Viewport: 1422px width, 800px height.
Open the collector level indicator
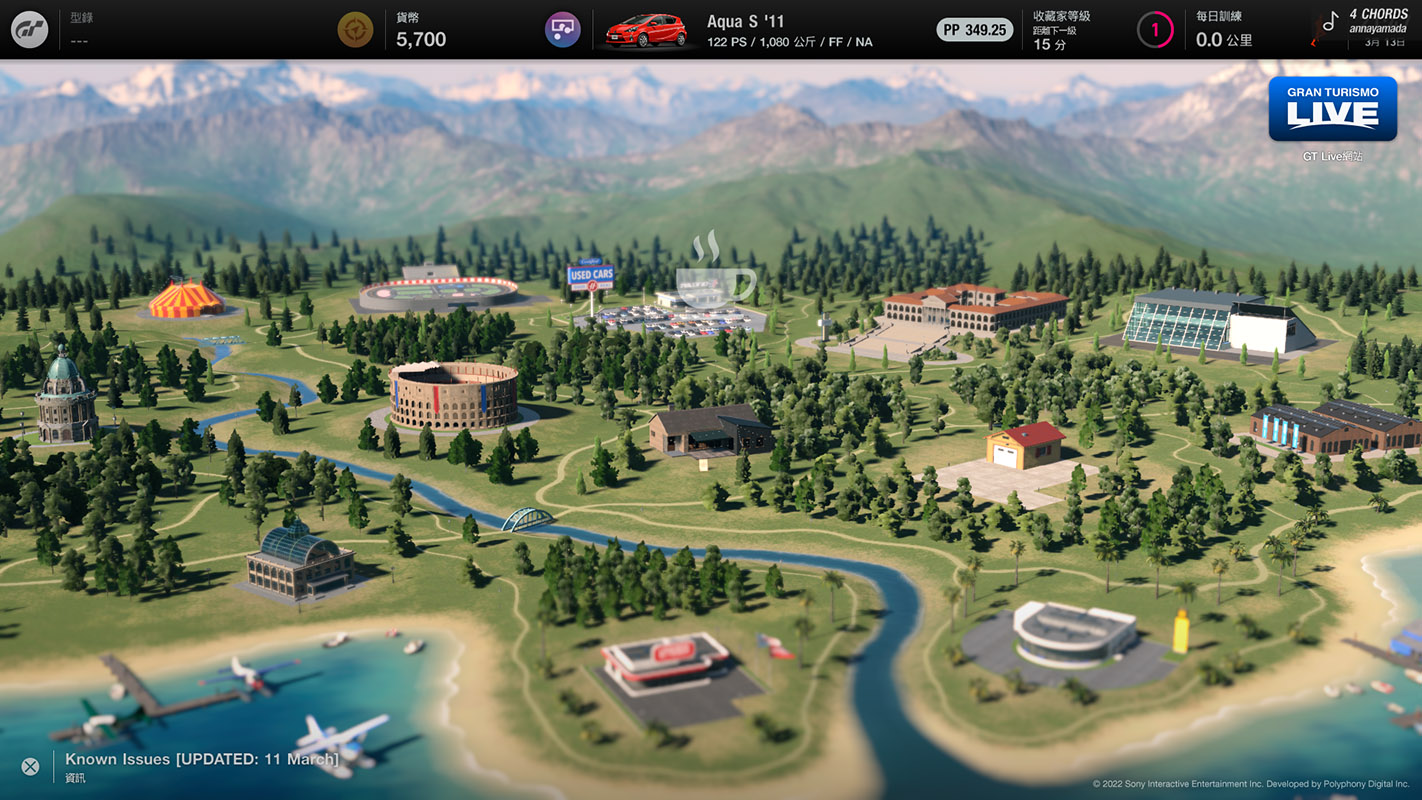pyautogui.click(x=1155, y=30)
